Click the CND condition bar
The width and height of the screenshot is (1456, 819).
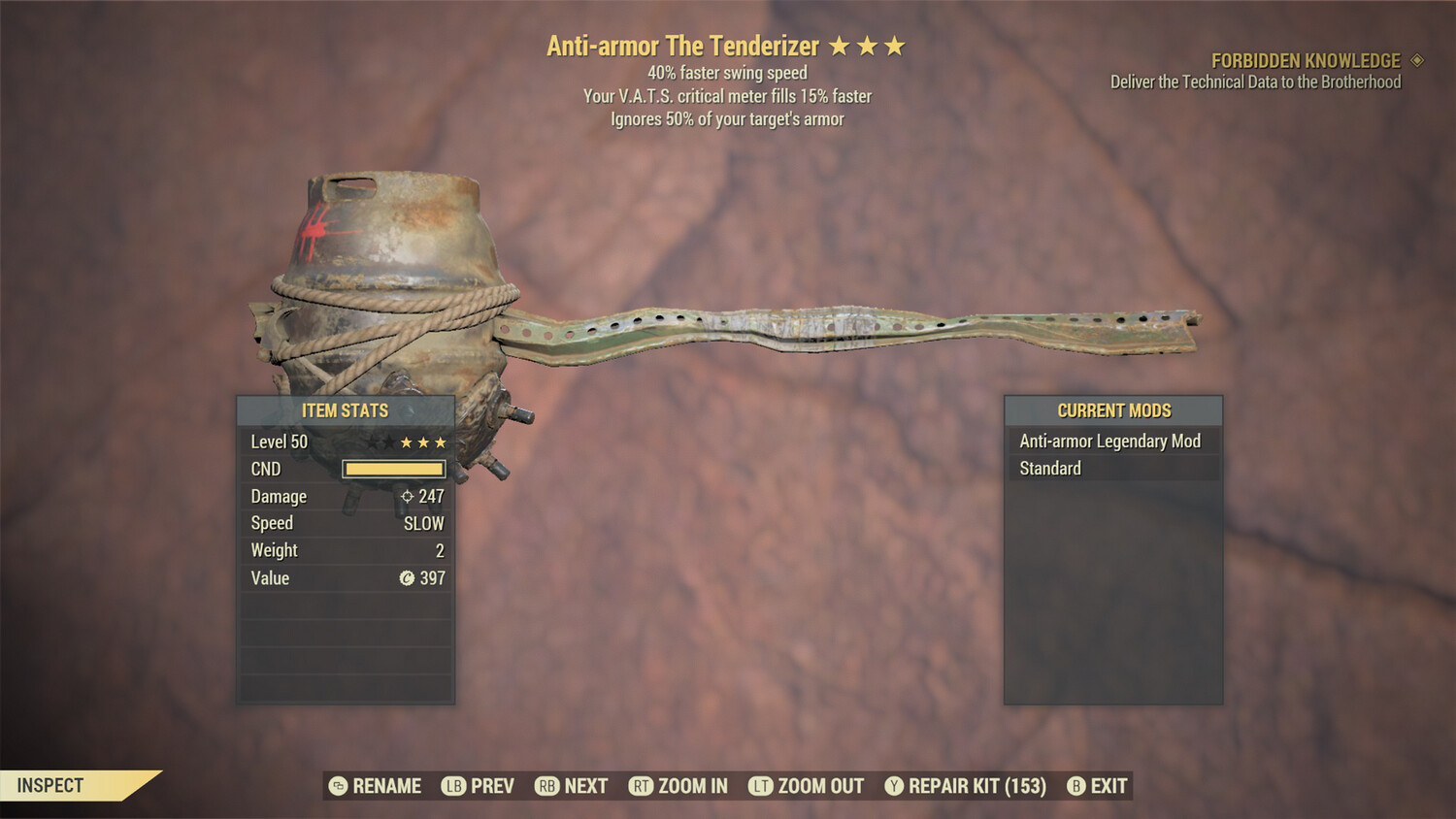click(393, 469)
